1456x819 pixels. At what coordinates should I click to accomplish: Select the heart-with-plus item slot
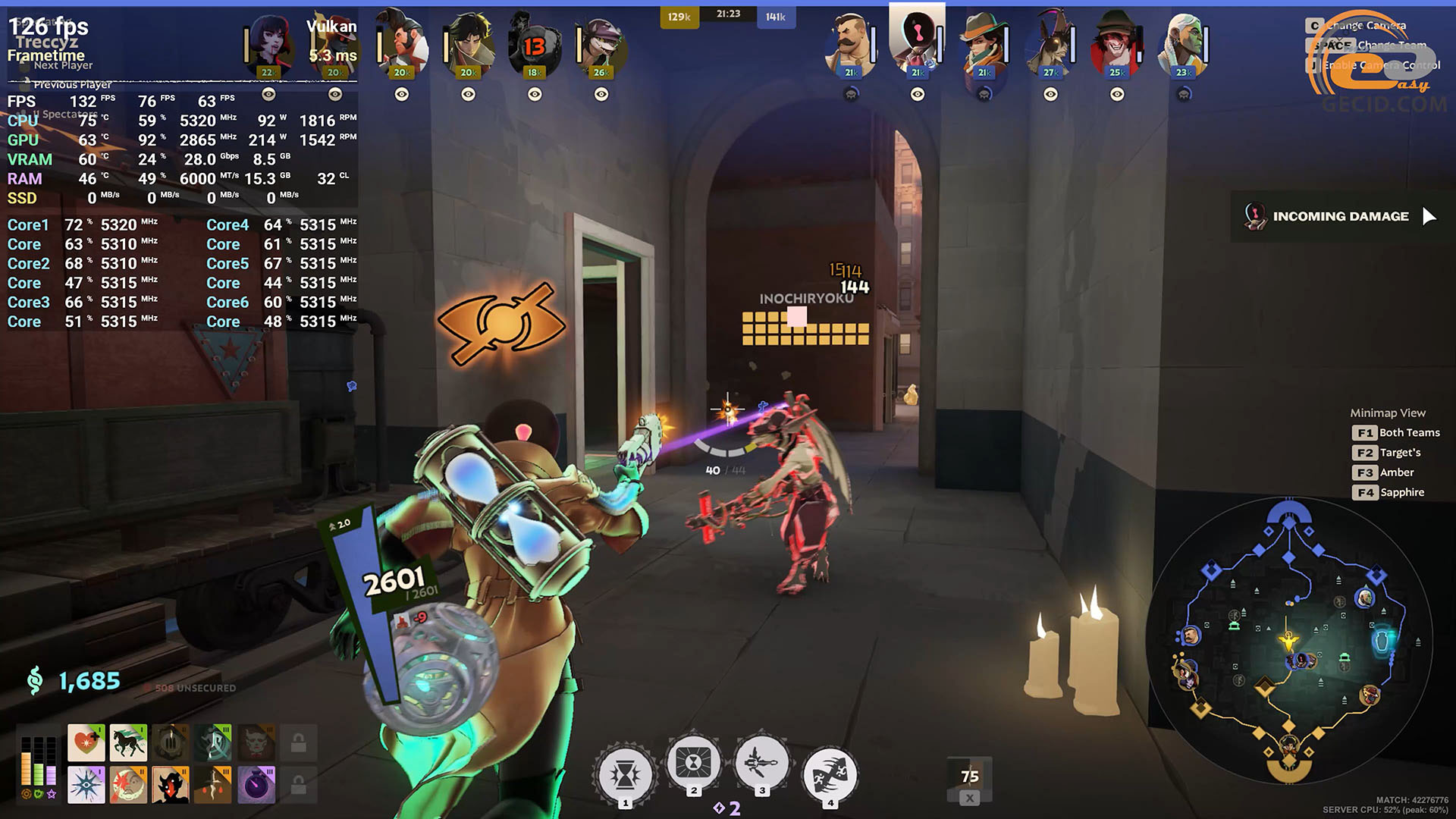click(86, 742)
